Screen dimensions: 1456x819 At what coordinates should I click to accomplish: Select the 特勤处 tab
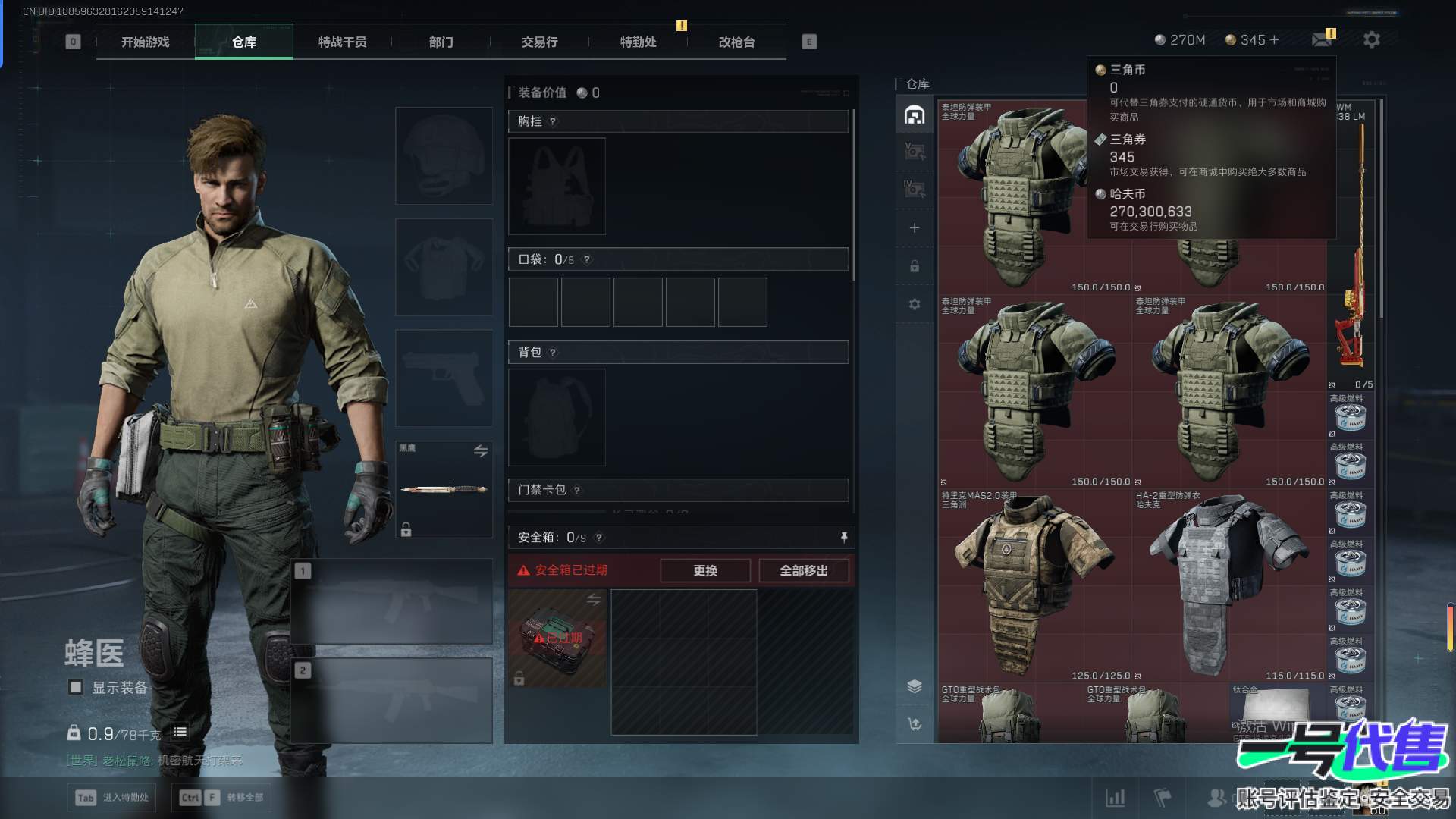pos(638,42)
